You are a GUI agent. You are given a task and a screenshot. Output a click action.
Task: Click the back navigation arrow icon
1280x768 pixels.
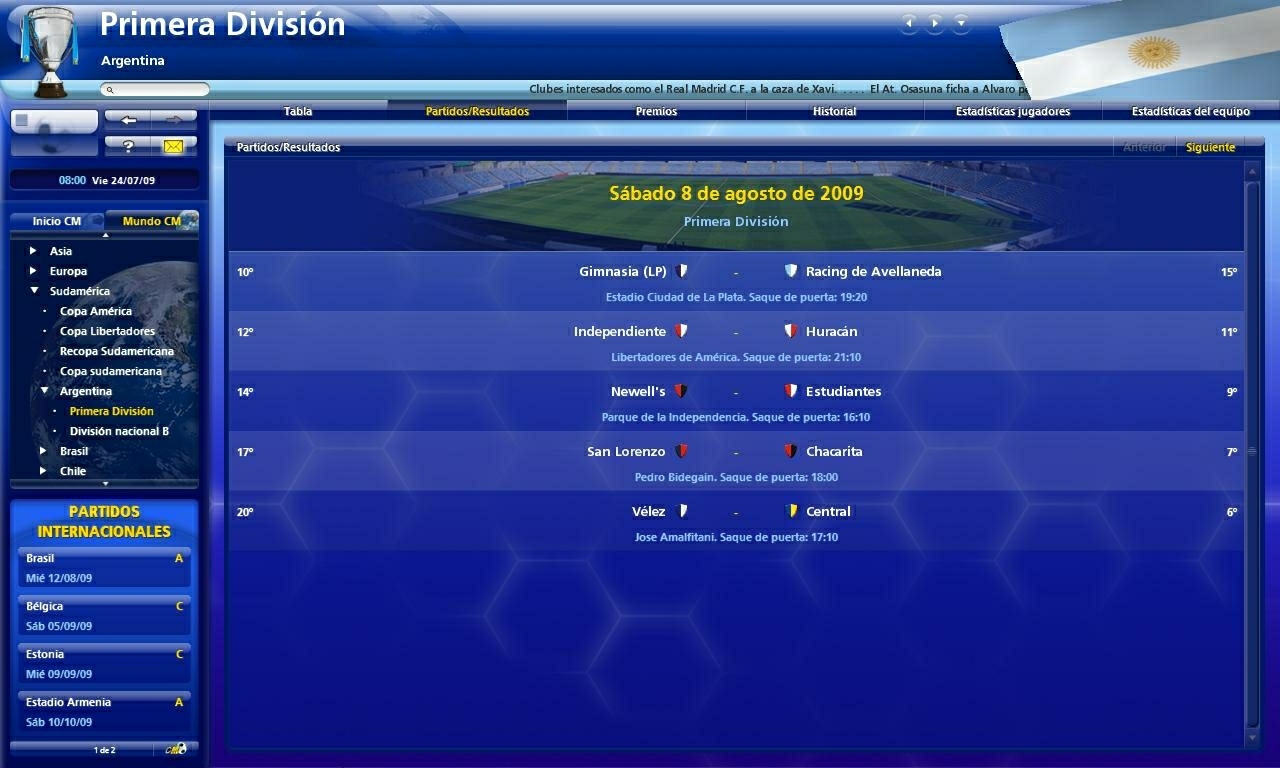[128, 119]
